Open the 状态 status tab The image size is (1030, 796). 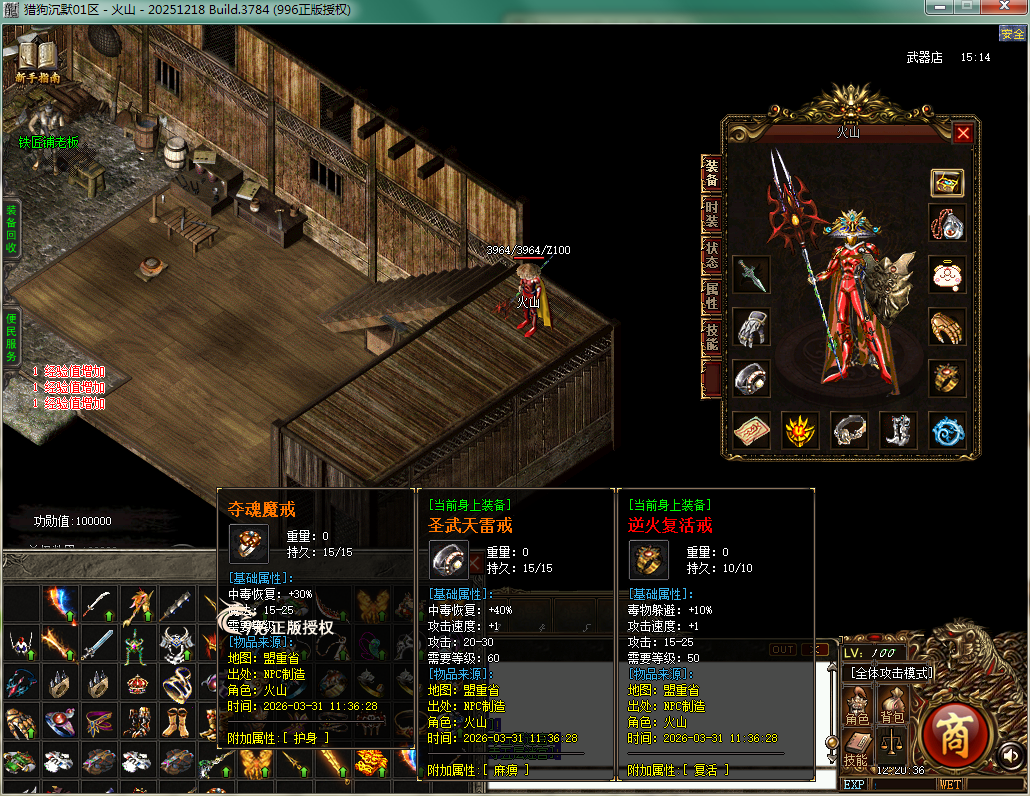point(711,254)
